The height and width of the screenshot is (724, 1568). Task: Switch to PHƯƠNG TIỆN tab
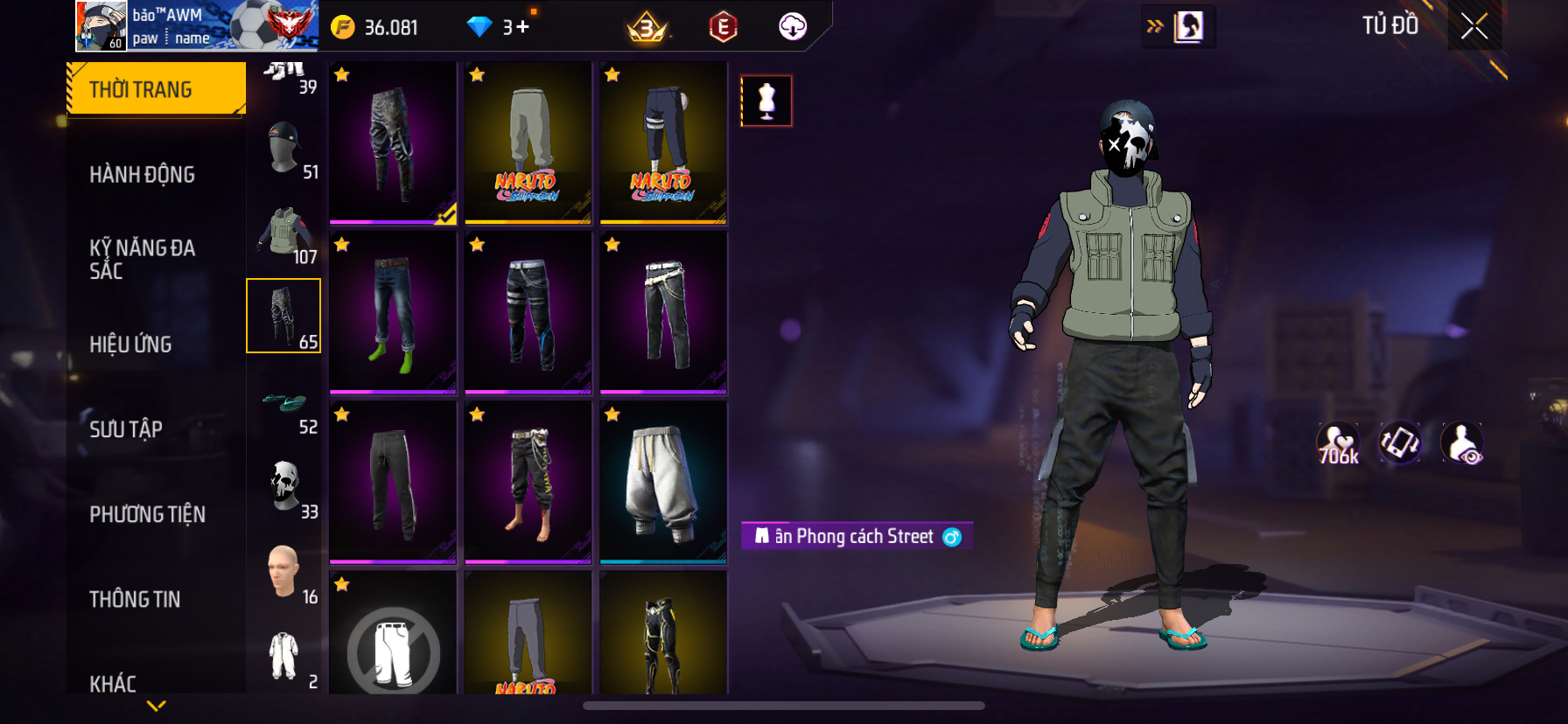tap(147, 514)
